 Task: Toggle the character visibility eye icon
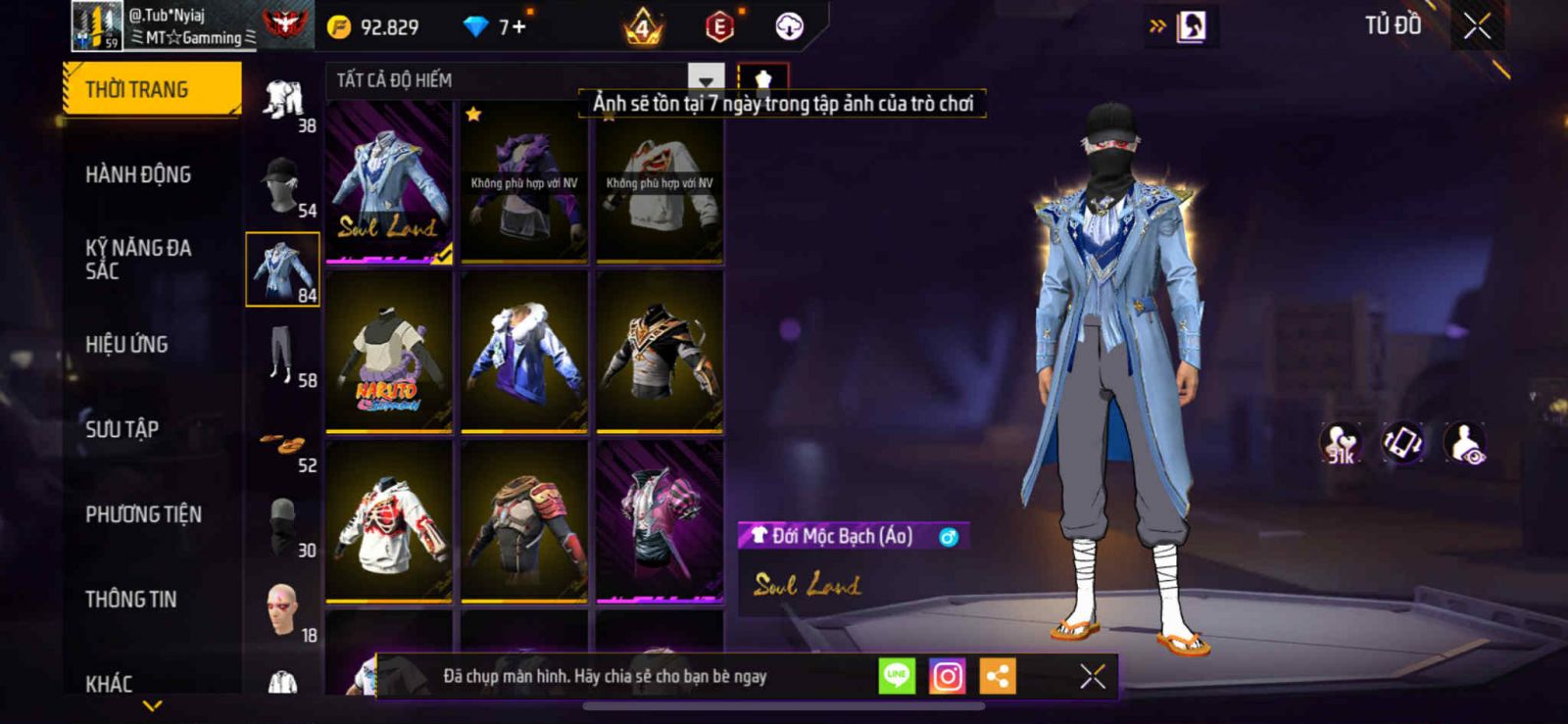pos(1466,443)
